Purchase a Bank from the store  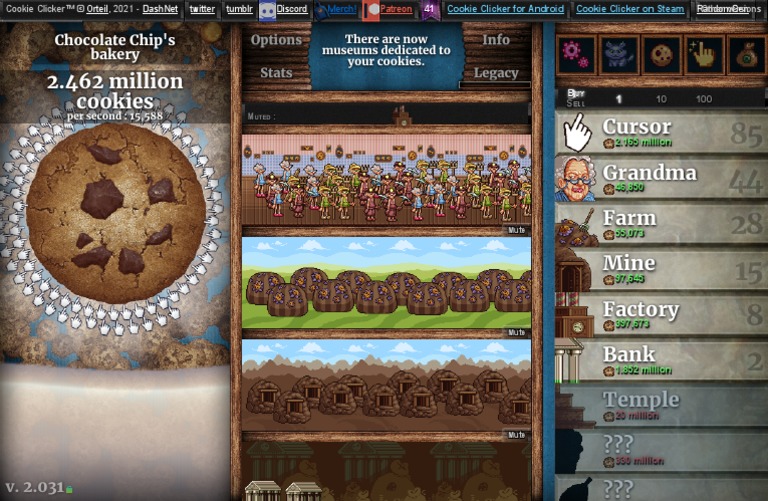pos(660,360)
